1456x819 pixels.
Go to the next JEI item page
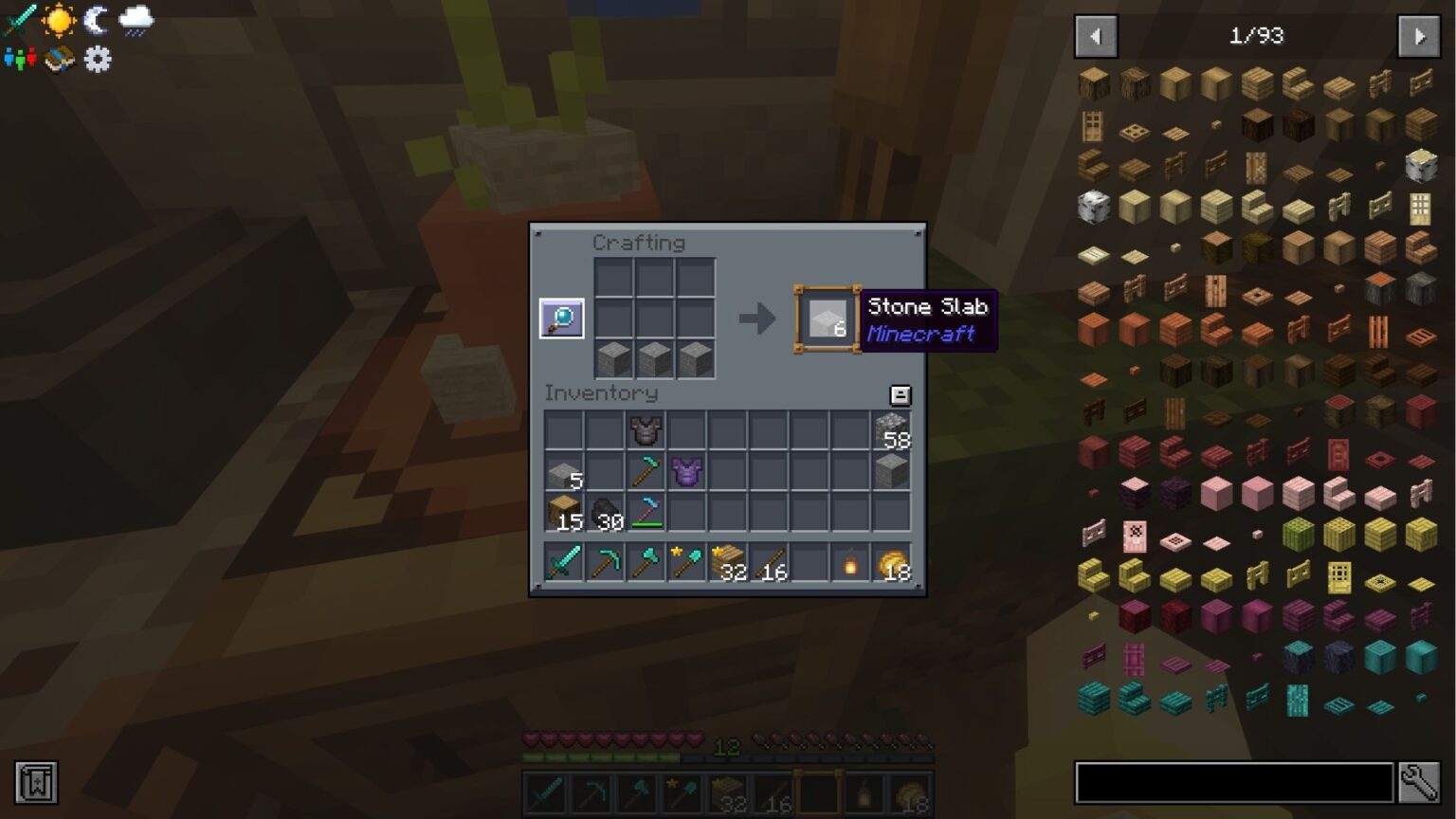click(x=1419, y=36)
